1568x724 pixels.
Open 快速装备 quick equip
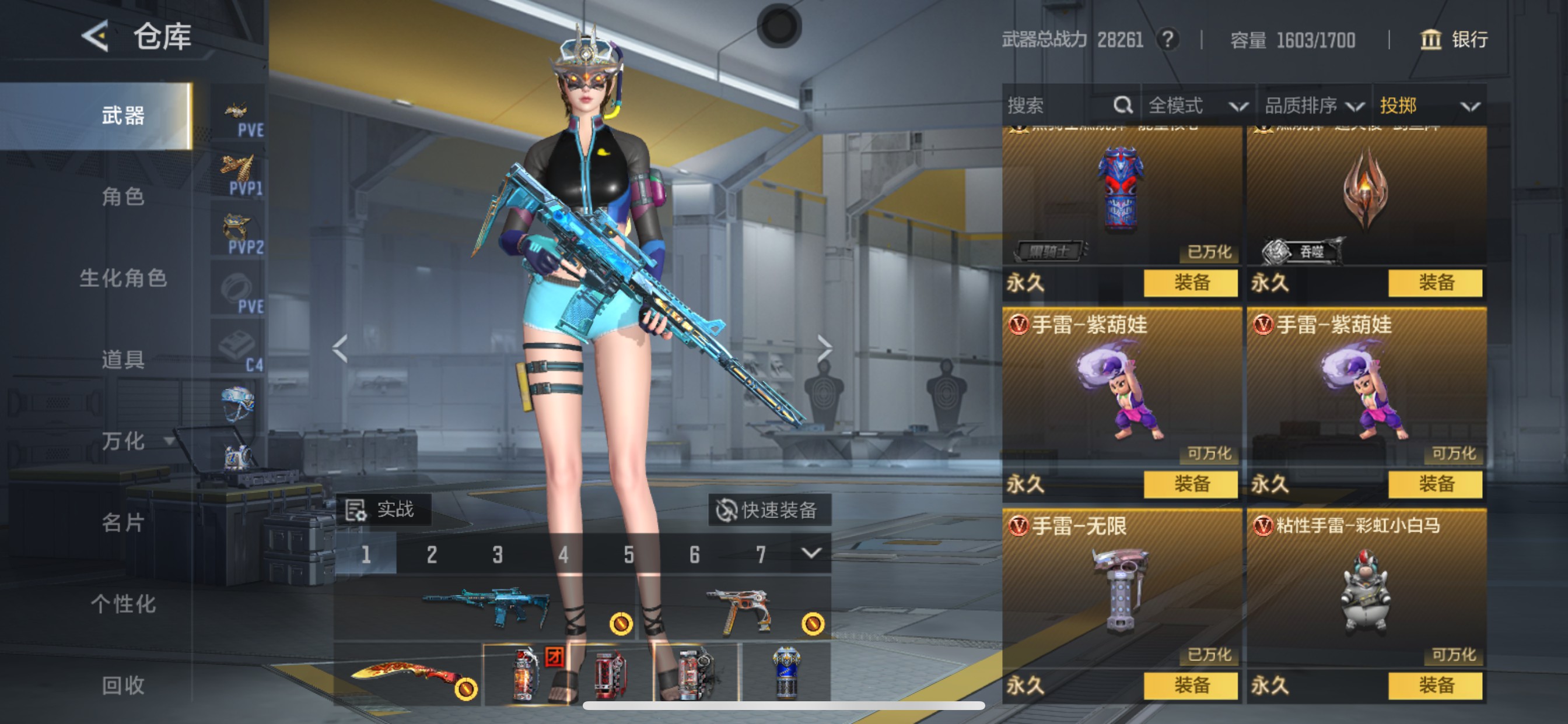[x=769, y=510]
